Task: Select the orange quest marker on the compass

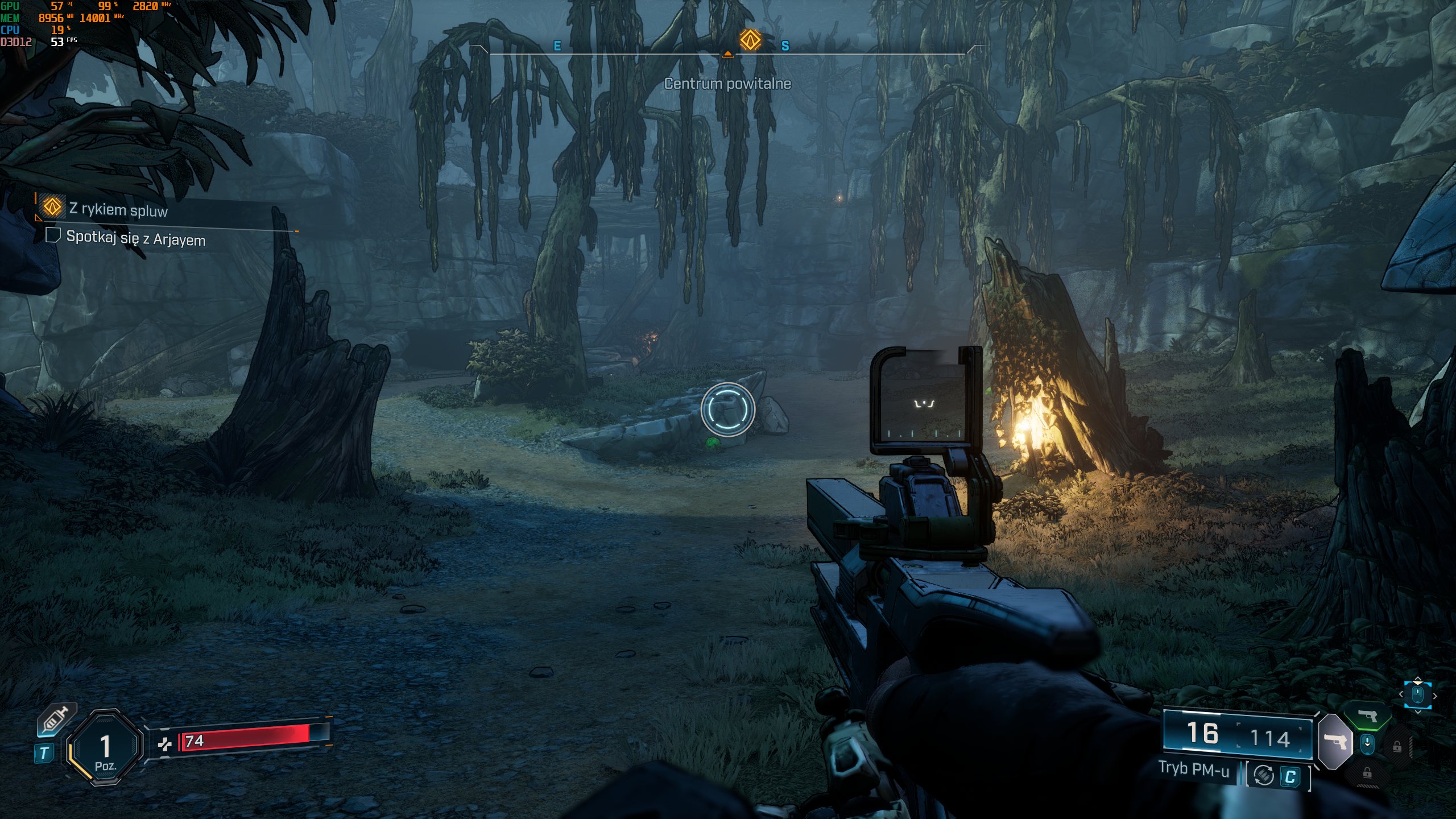Action: (750, 40)
